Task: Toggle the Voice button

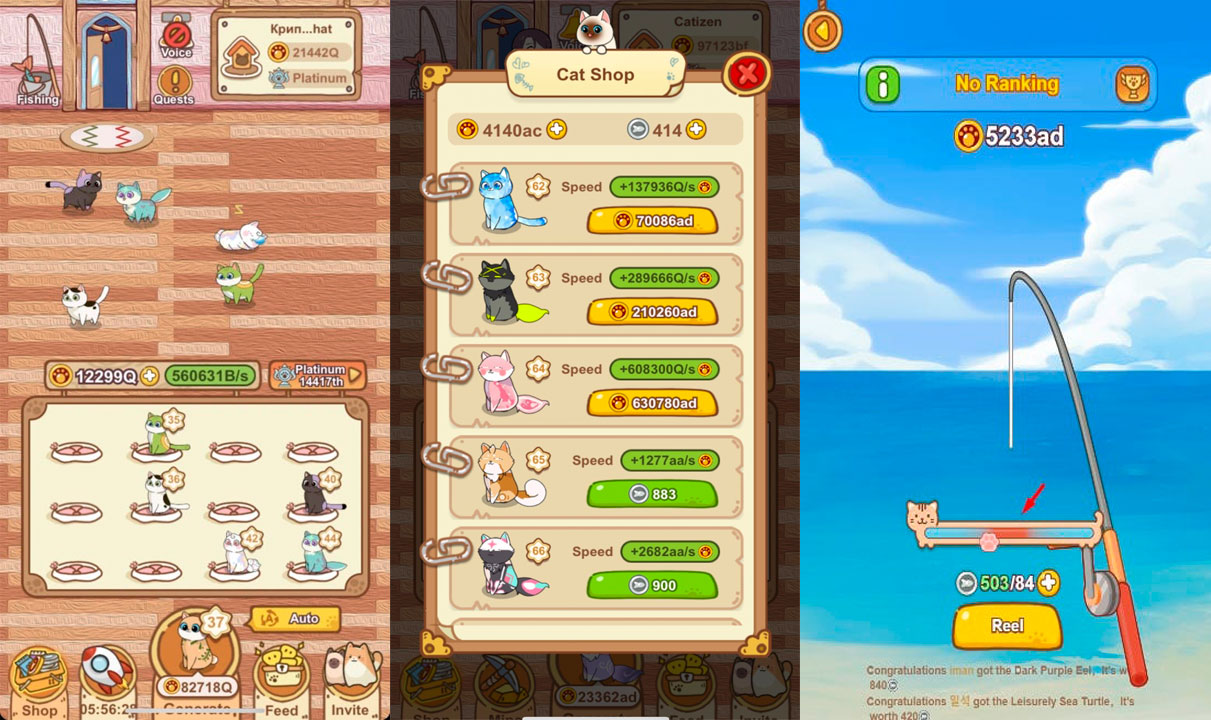Action: coord(176,39)
